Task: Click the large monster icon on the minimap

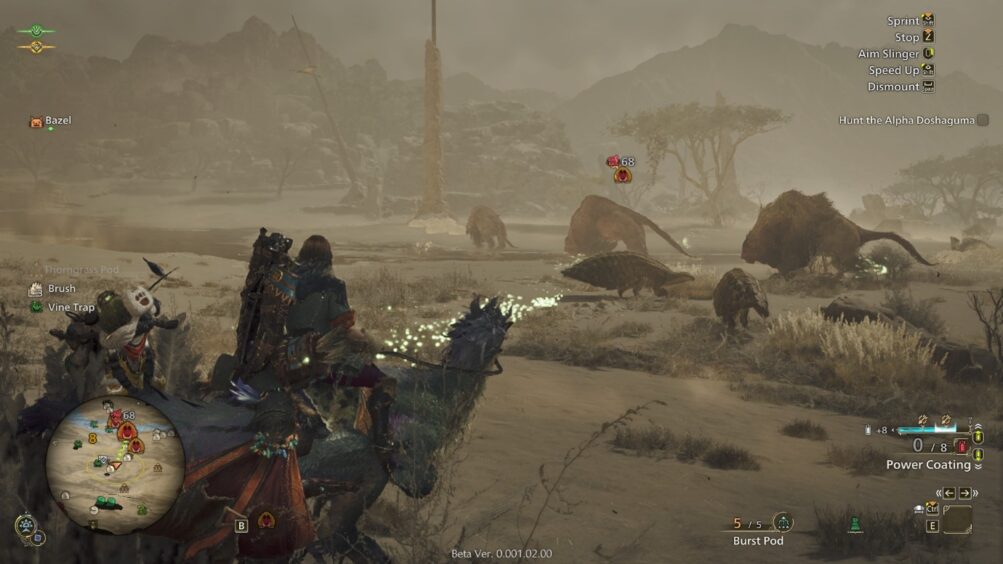Action: 128,432
